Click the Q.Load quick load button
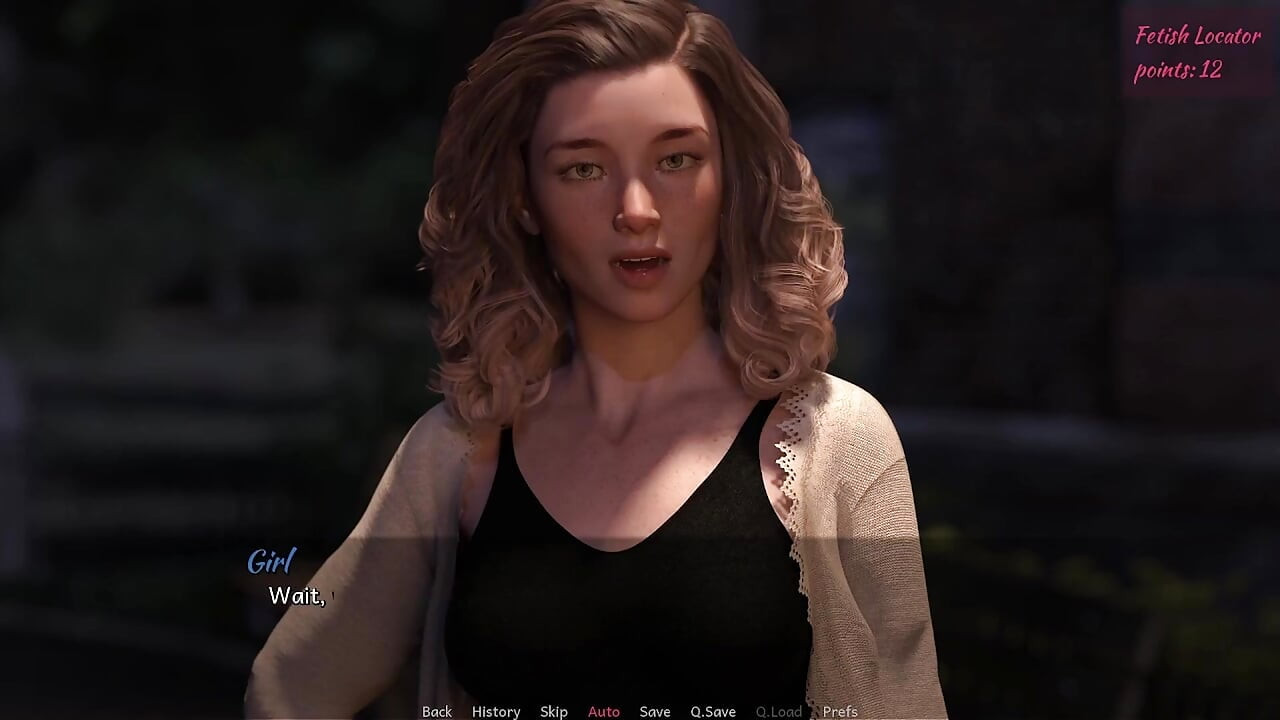 tap(779, 711)
